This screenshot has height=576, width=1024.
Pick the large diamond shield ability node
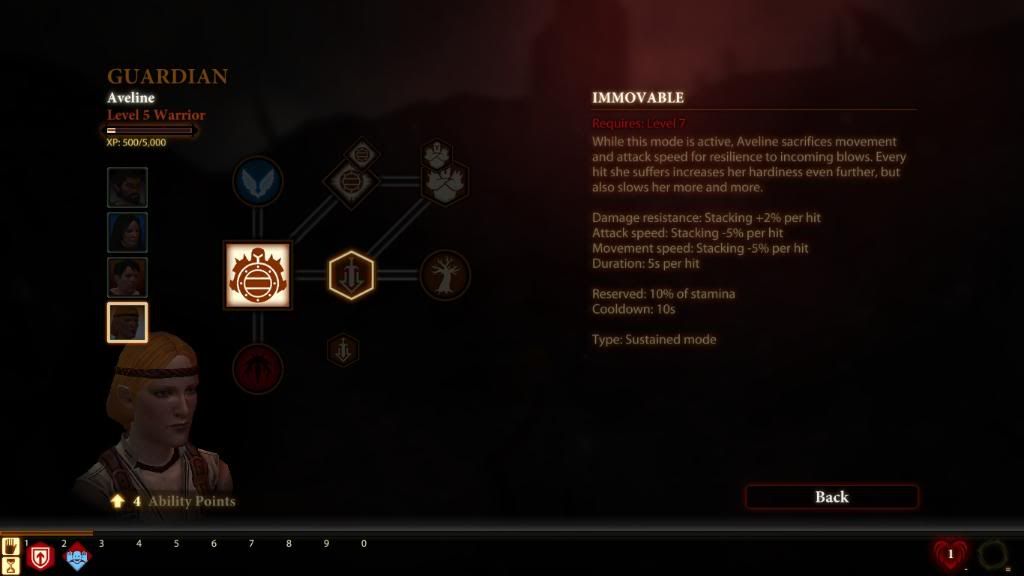pos(350,185)
